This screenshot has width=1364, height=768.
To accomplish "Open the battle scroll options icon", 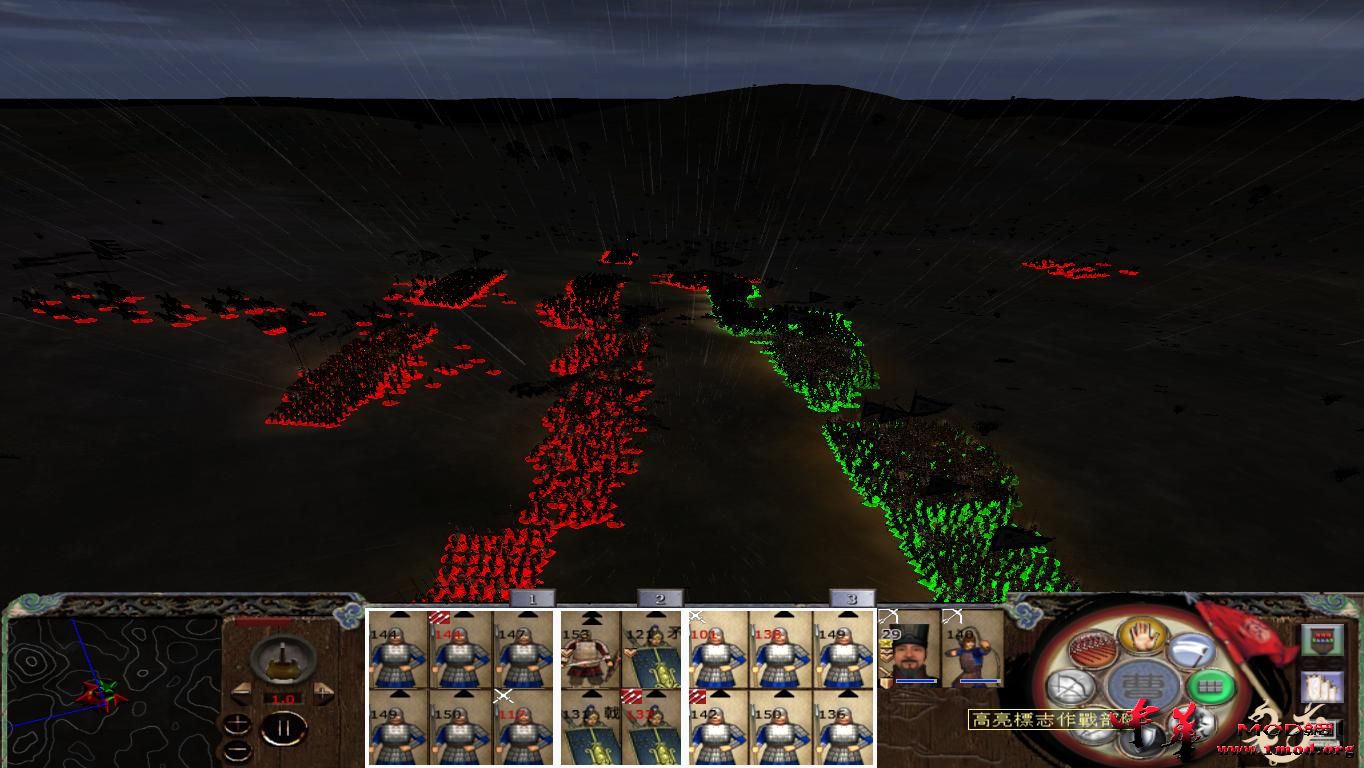I will pyautogui.click(x=1323, y=688).
